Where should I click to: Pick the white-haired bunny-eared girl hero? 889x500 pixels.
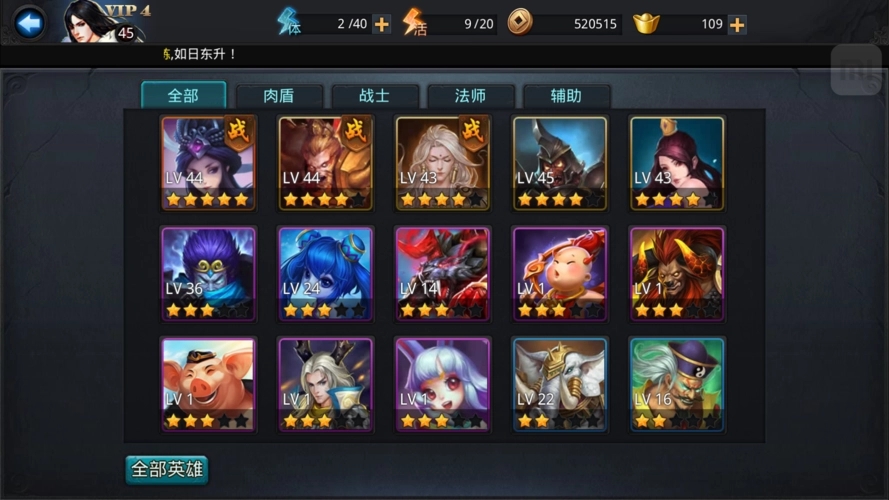pos(443,384)
